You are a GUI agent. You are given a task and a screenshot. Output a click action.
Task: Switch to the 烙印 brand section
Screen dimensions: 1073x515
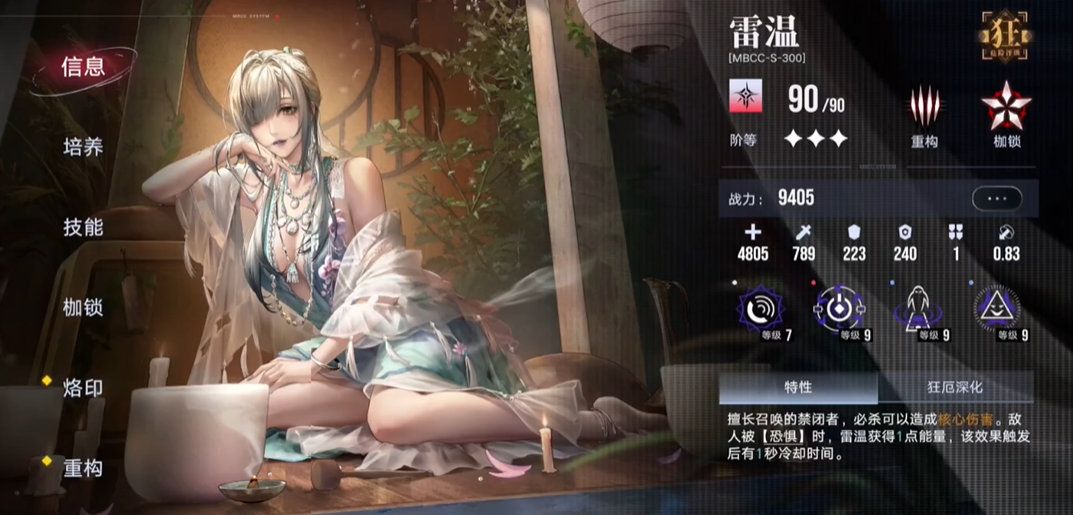[83, 387]
